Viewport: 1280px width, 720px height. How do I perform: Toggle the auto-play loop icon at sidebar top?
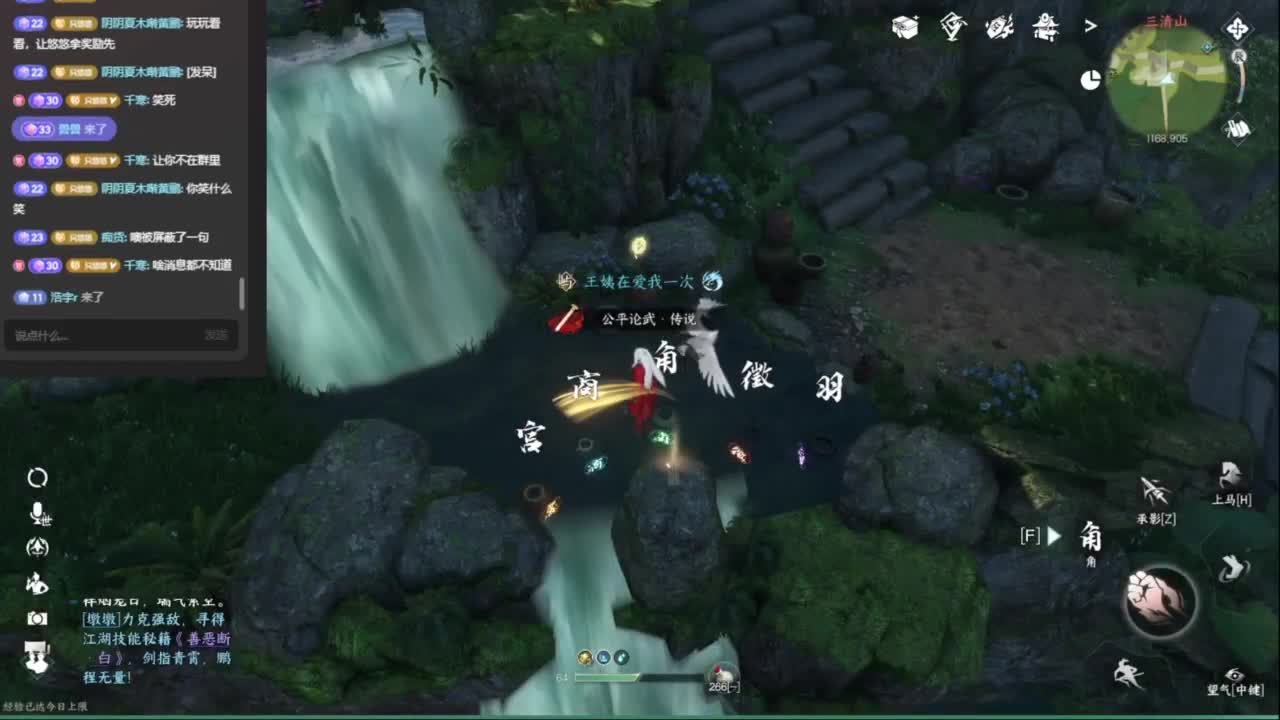click(x=38, y=476)
